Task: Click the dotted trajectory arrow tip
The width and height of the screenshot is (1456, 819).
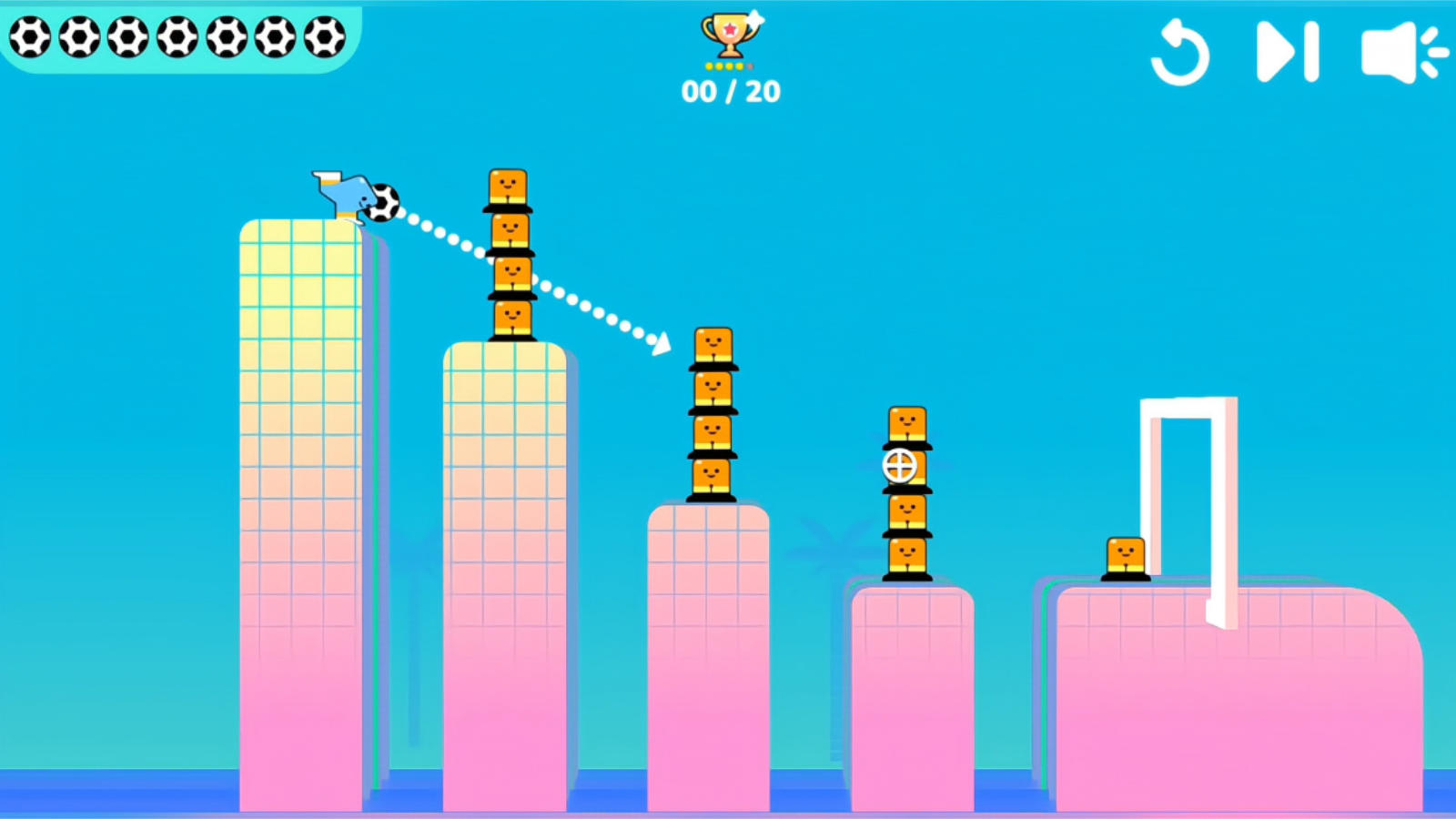Action: coord(660,344)
